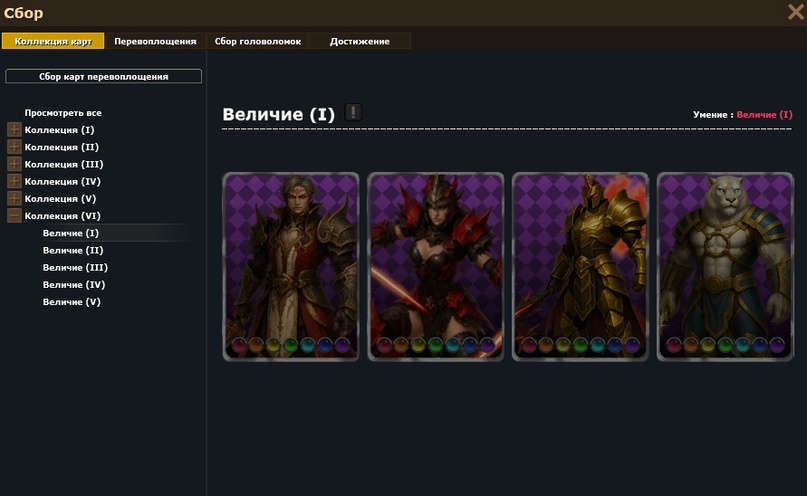This screenshot has height=496, width=807.
Task: Expand Коллекция (V) category
Action: [14, 198]
